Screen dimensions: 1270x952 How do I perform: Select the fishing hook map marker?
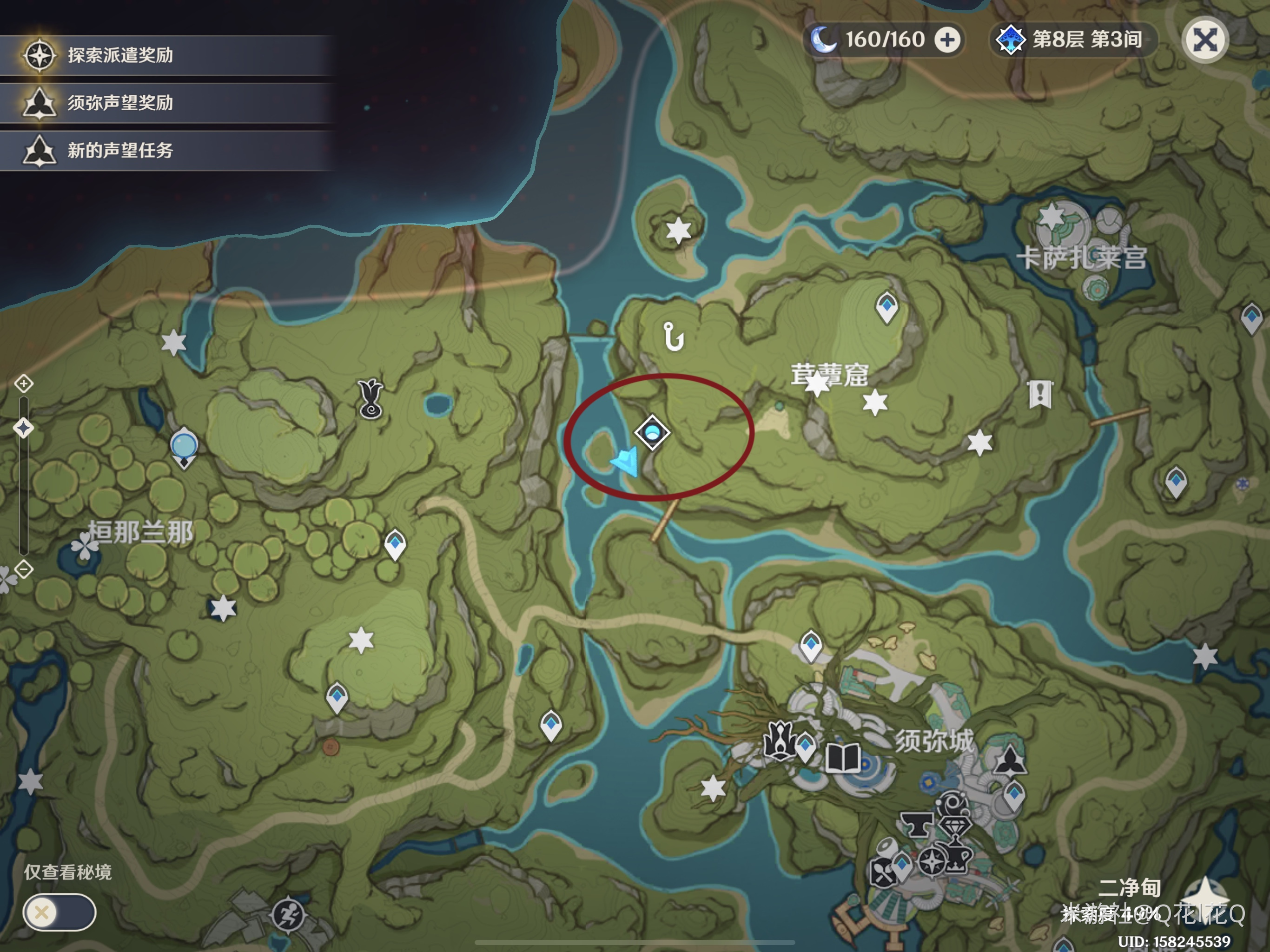pos(673,337)
